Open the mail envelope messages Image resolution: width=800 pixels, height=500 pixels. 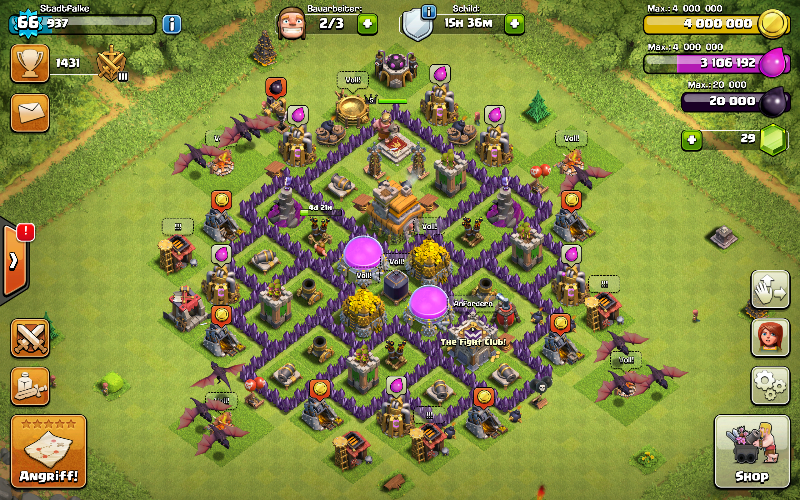(30, 111)
